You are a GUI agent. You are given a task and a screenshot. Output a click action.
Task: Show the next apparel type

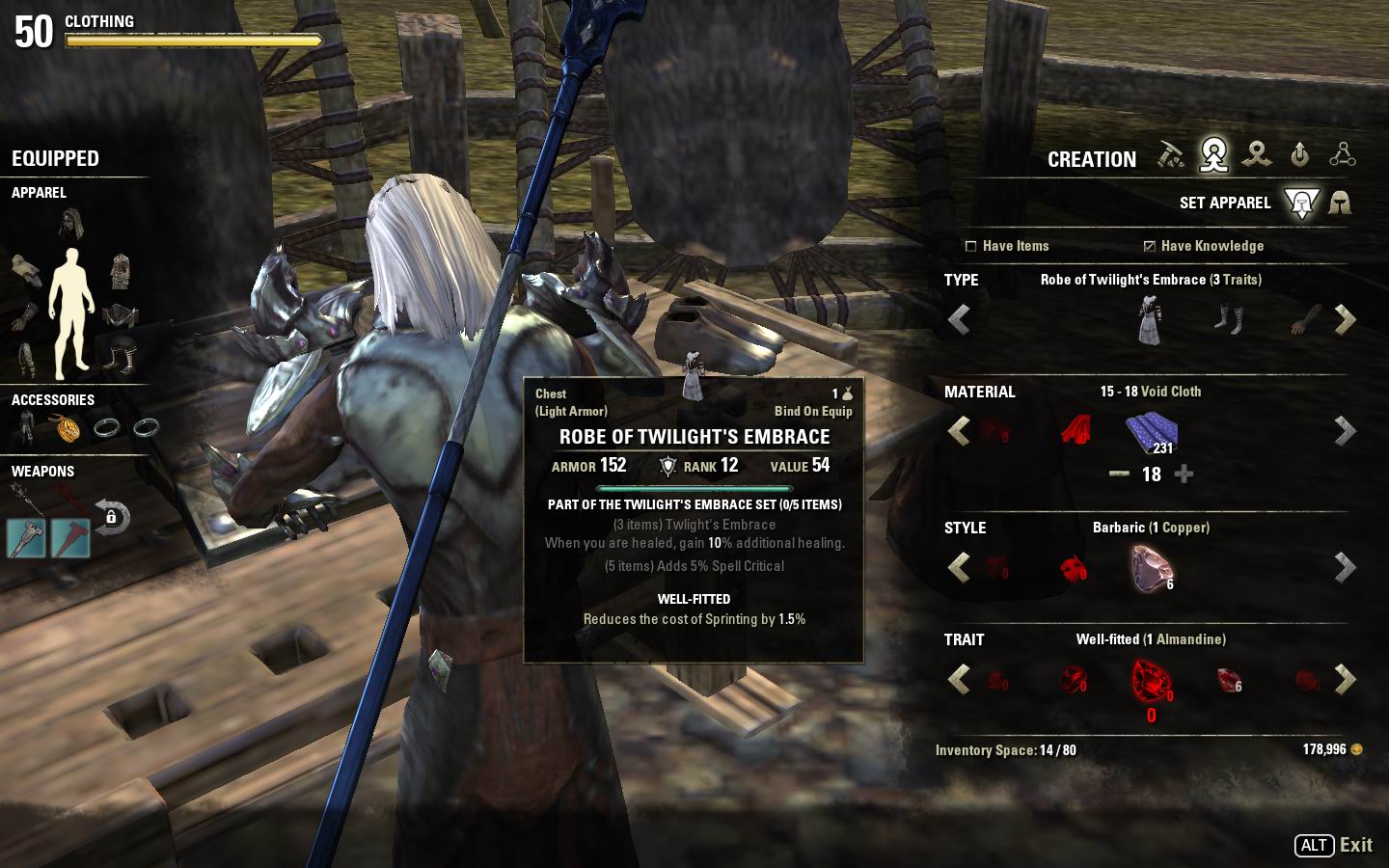1345,320
